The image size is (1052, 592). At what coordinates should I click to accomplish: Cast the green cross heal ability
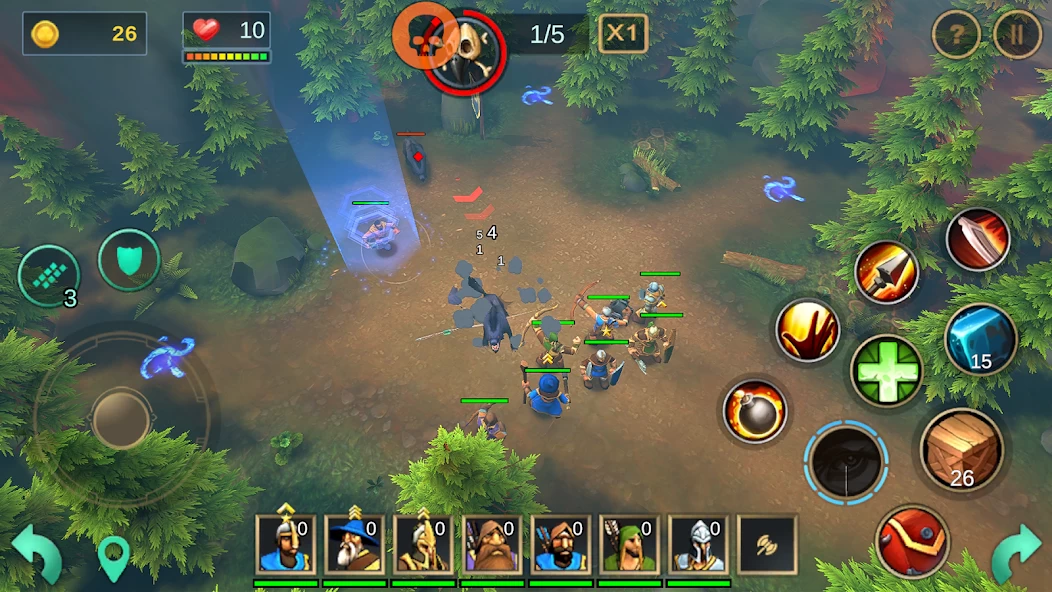point(886,370)
